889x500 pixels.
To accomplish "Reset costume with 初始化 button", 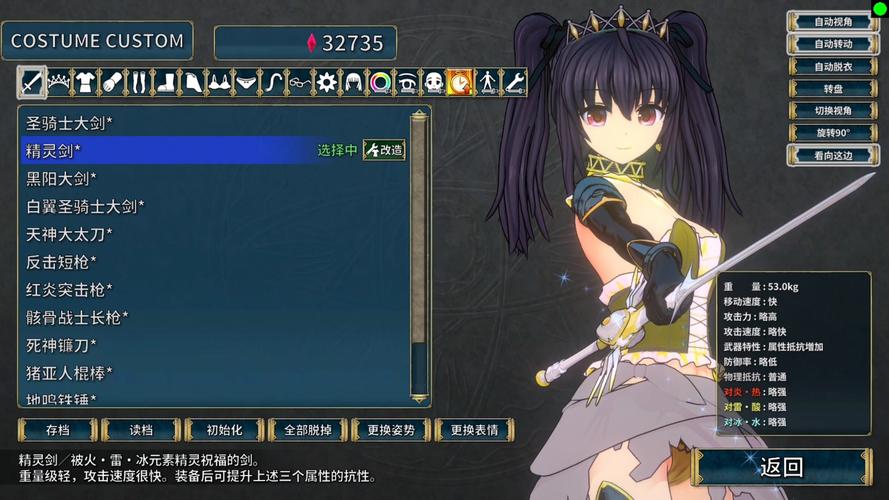I will pyautogui.click(x=224, y=430).
